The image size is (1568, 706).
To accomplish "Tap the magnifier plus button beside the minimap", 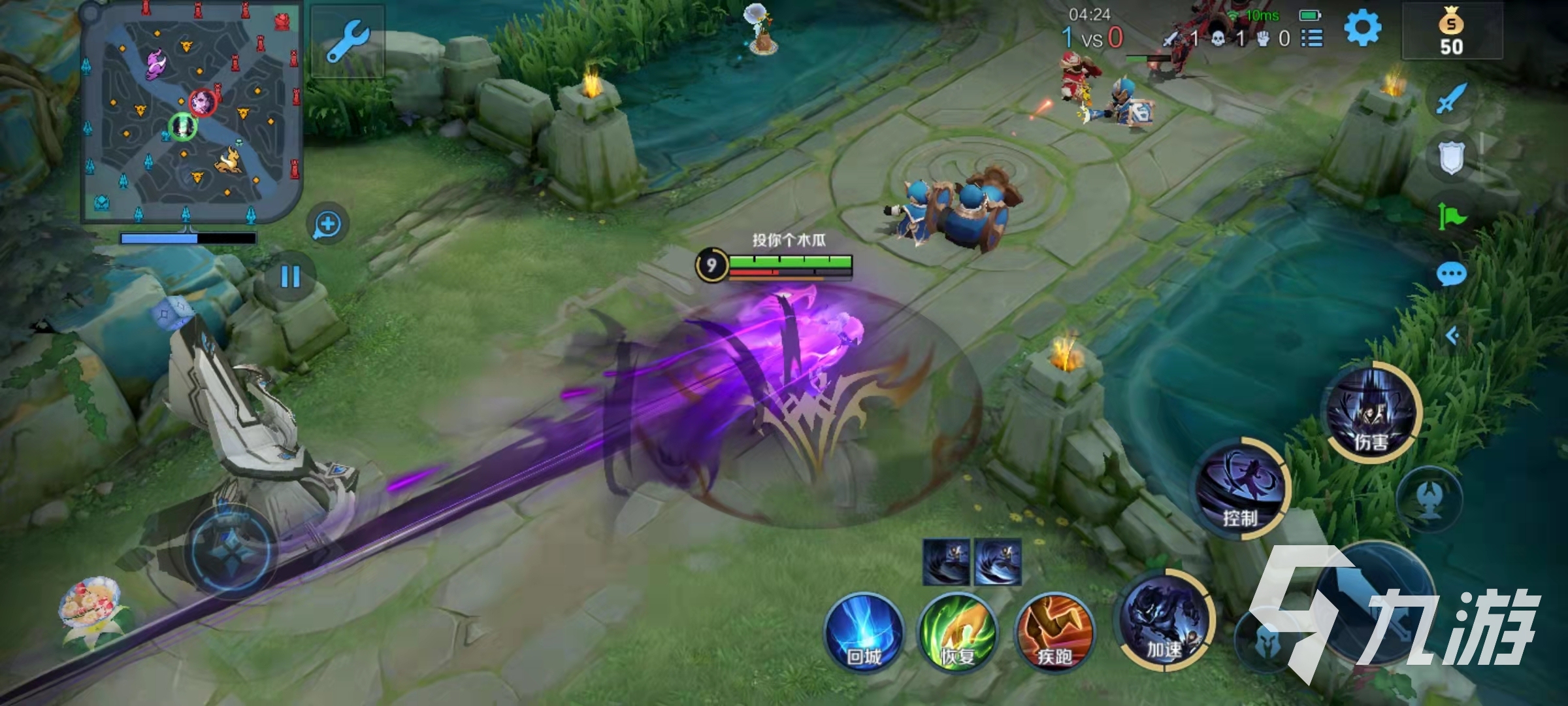I will click(327, 225).
